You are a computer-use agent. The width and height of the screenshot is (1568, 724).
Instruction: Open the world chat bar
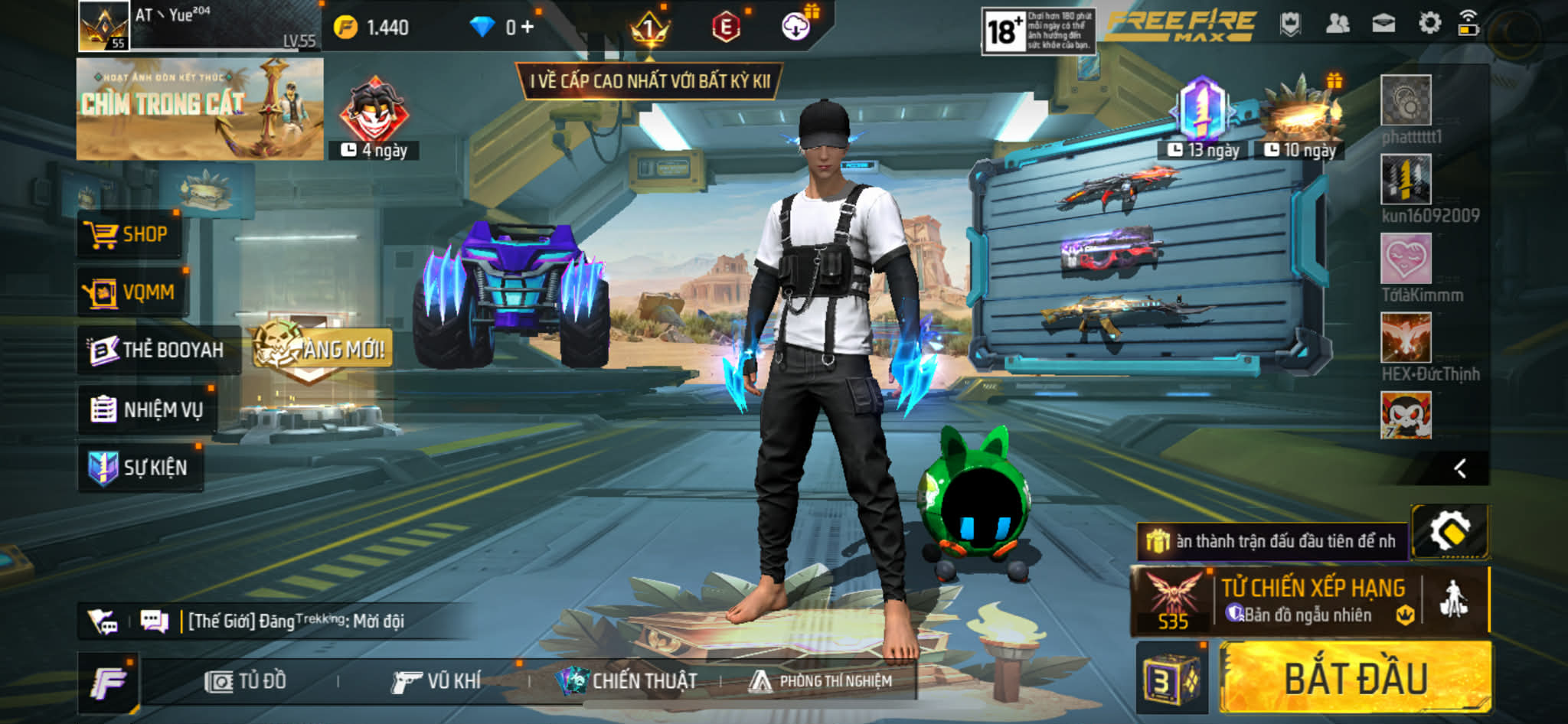tap(299, 621)
